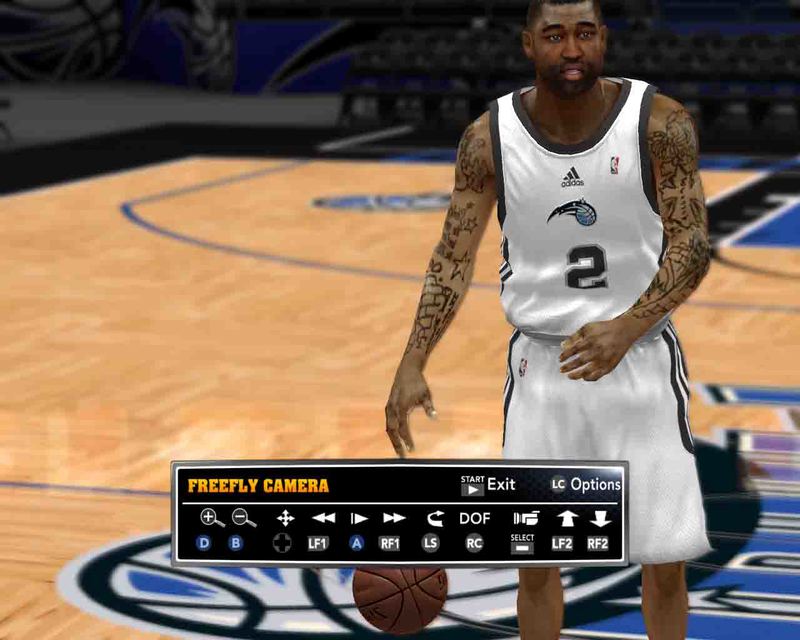Screen dimensions: 800x640
Task: Step the replay with the frame-advance icon
Action: pos(358,518)
